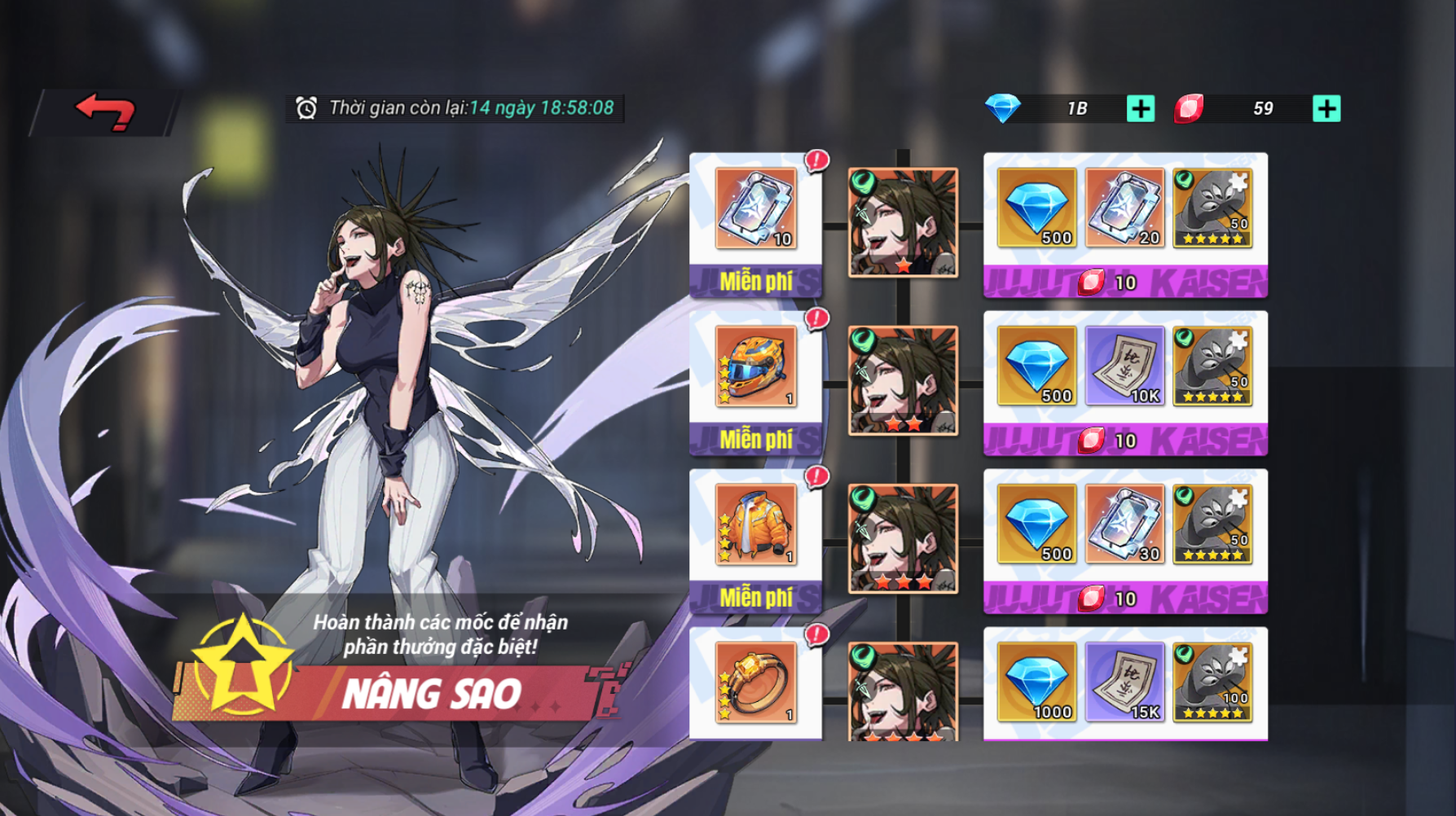Viewport: 1456px width, 816px height.
Task: Select the 15K scroll reward icon
Action: (1124, 682)
